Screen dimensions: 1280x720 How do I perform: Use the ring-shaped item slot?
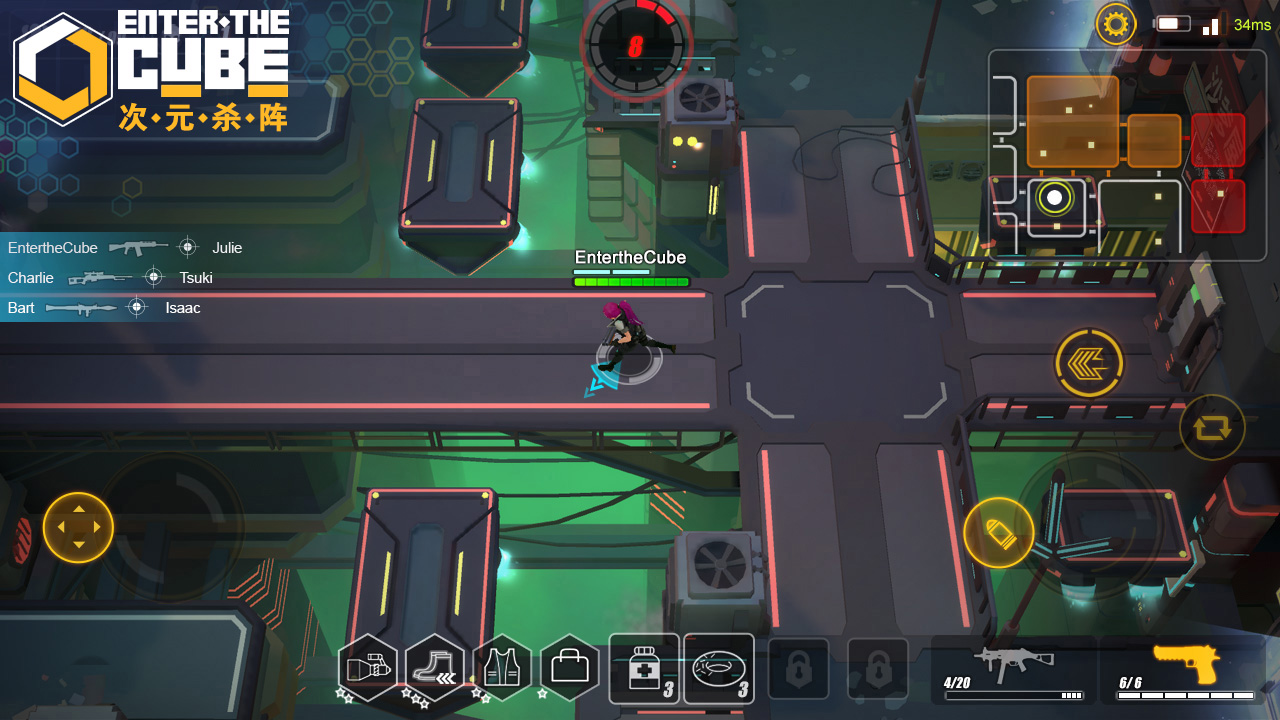[x=719, y=668]
